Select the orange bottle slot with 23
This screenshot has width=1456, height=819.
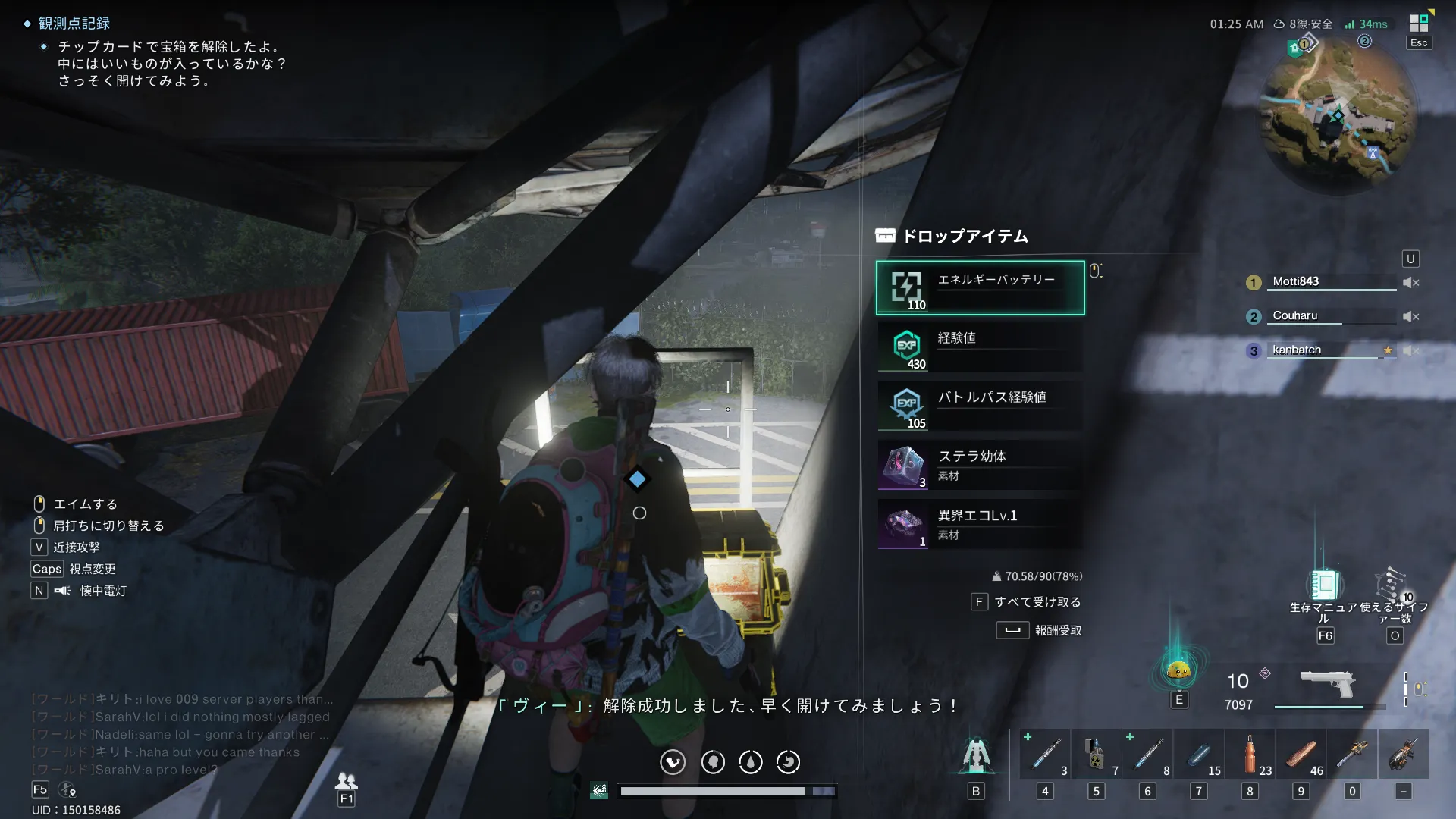(x=1250, y=754)
